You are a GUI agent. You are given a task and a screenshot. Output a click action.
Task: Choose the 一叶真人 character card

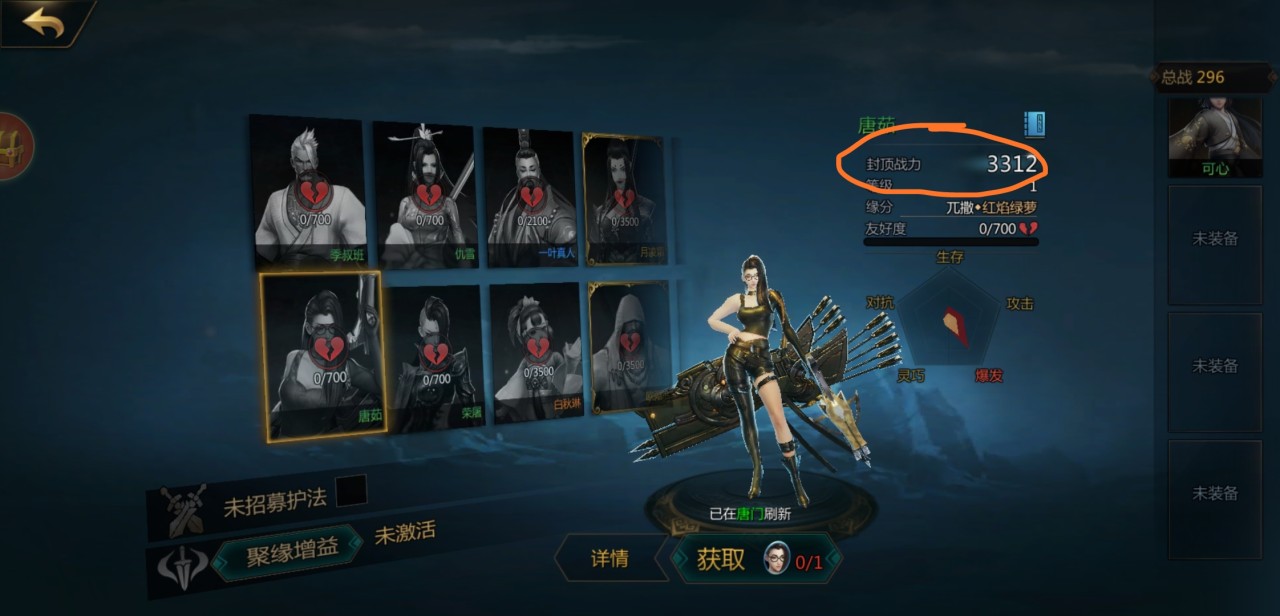click(530, 196)
